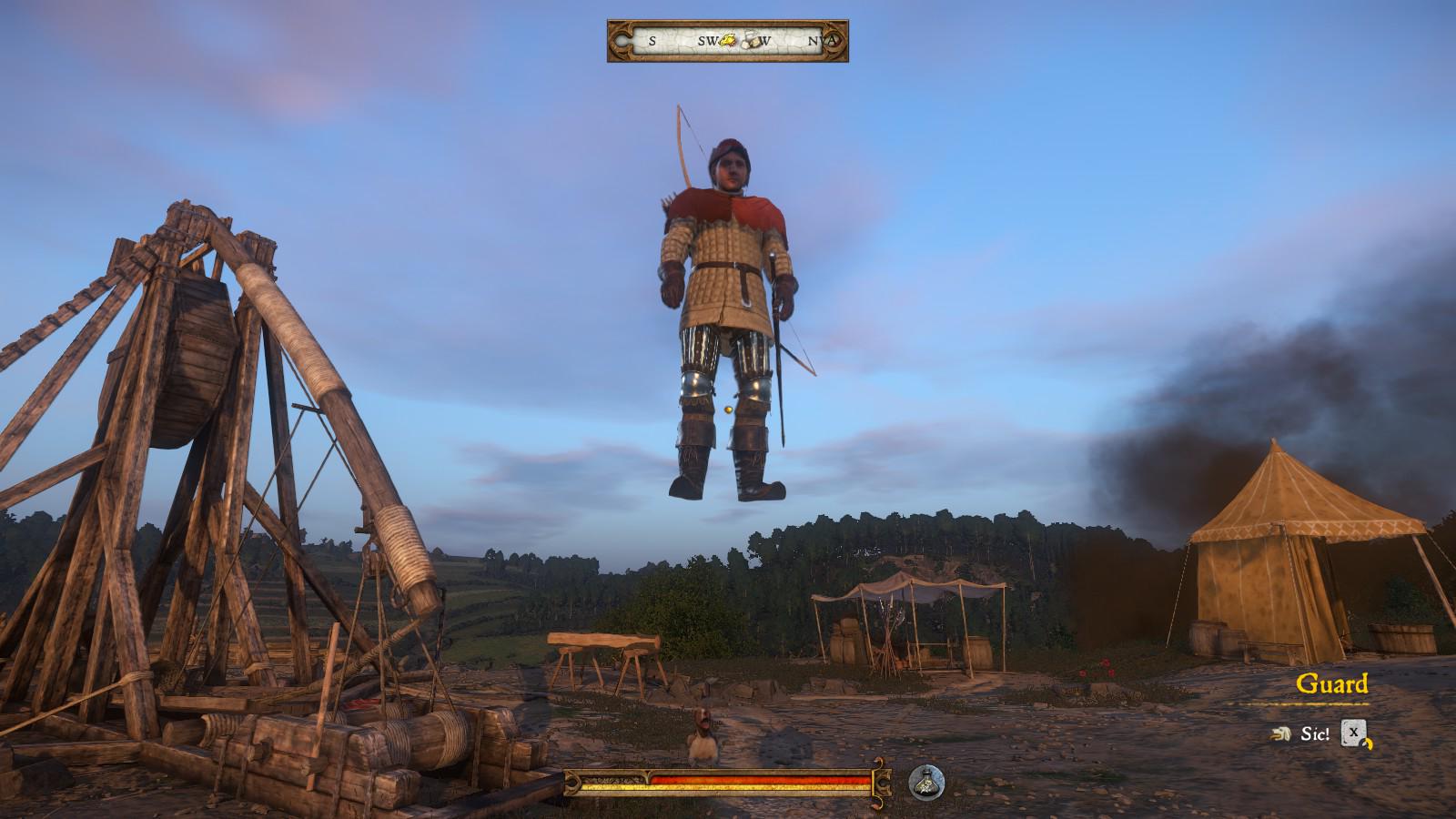This screenshot has width=1456, height=819.
Task: Click the yellow dog marker on the compass
Action: 727,39
